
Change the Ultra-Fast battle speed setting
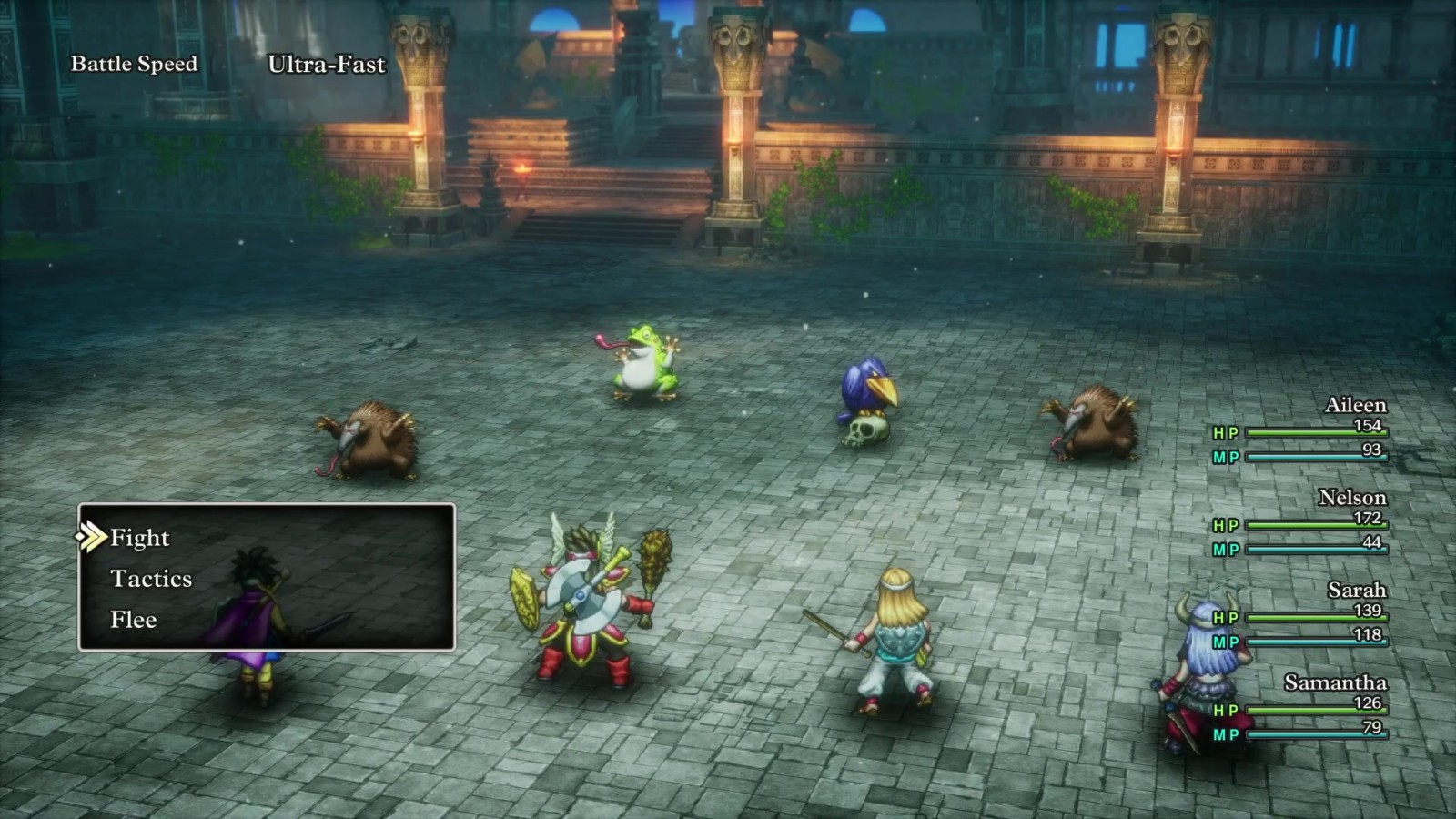click(326, 65)
